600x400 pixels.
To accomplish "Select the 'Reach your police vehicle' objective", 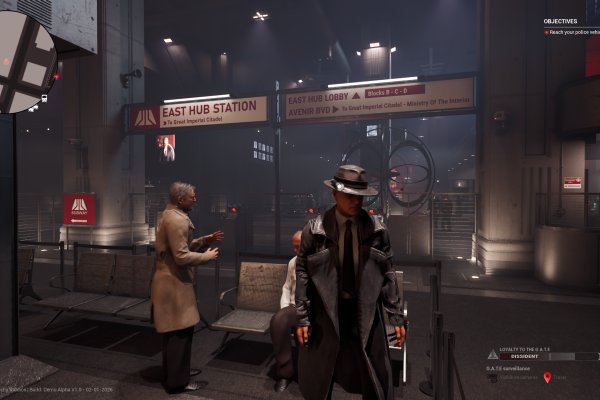I will tap(573, 32).
